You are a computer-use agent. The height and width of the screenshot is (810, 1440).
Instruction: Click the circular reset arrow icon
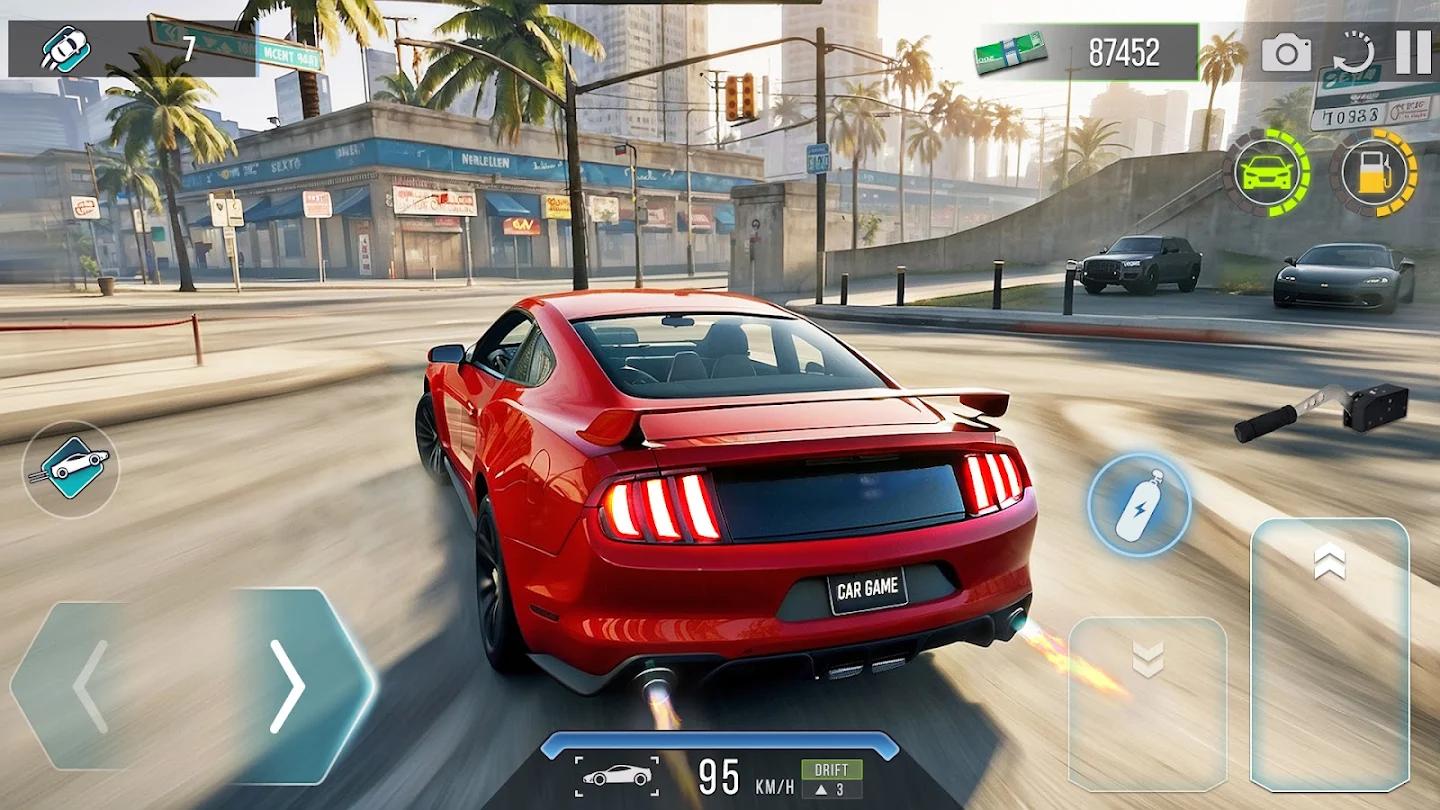tap(1353, 52)
